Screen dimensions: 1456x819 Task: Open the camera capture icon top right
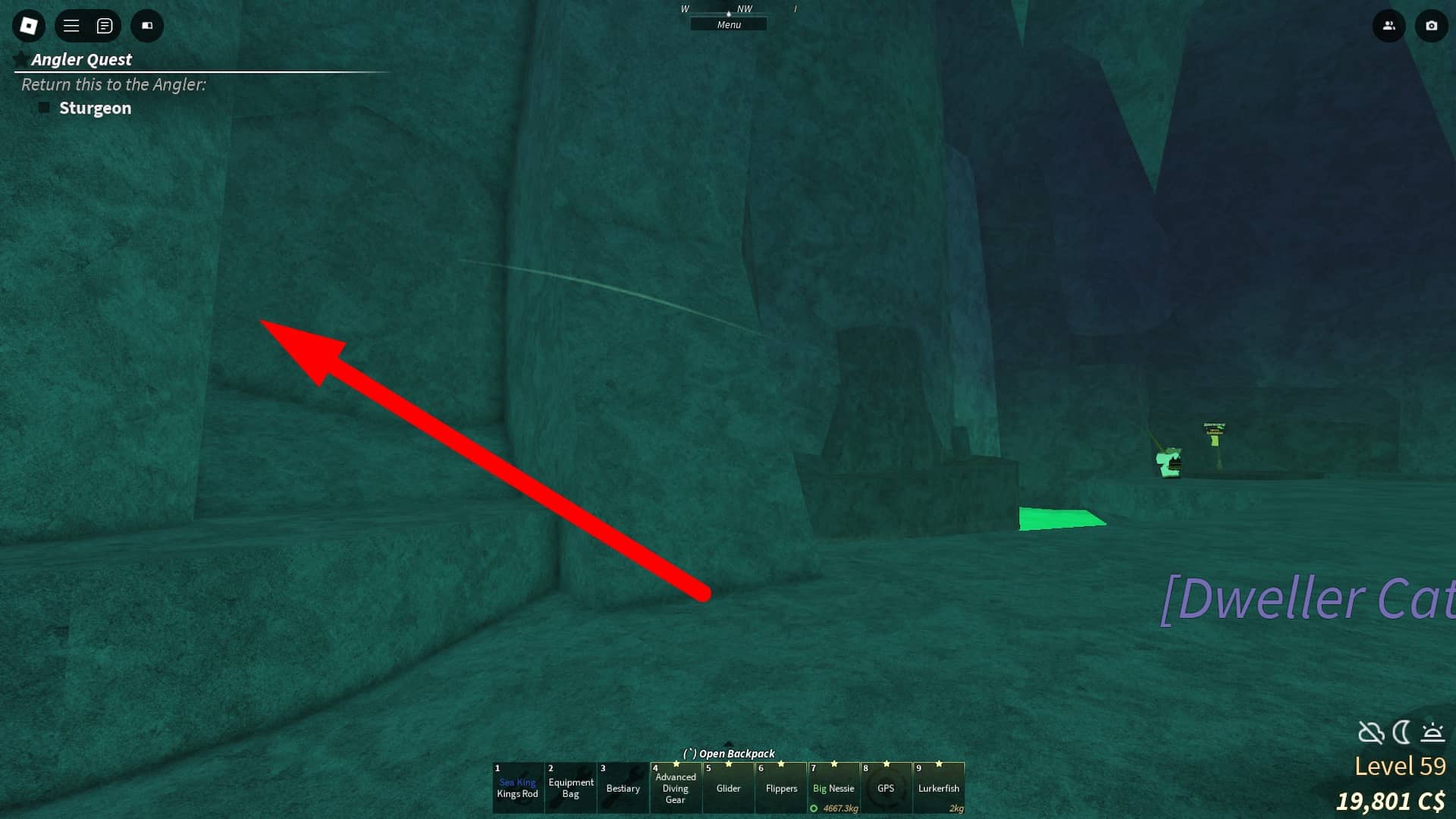1432,25
